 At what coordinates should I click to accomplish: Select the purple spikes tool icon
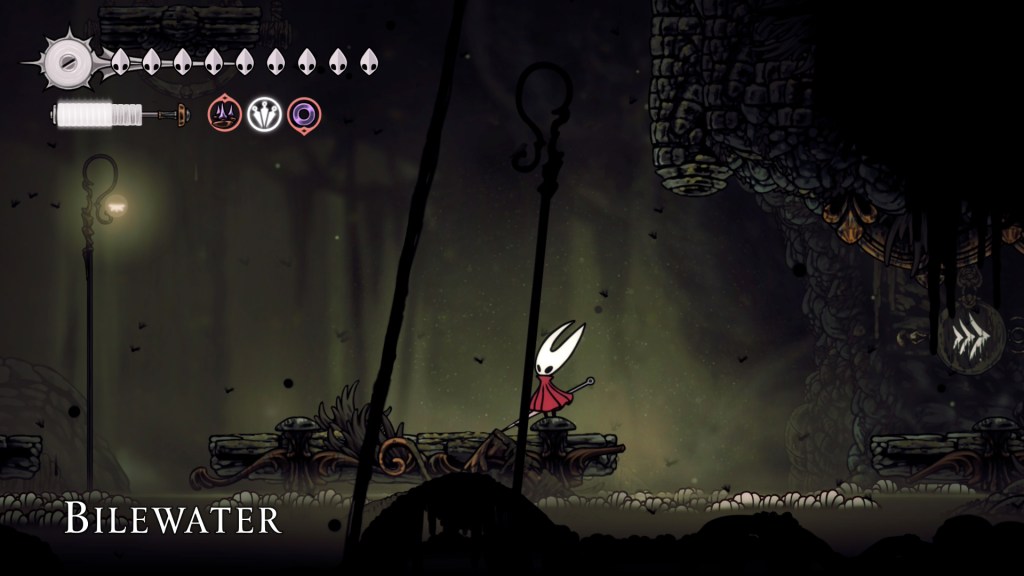coord(224,115)
